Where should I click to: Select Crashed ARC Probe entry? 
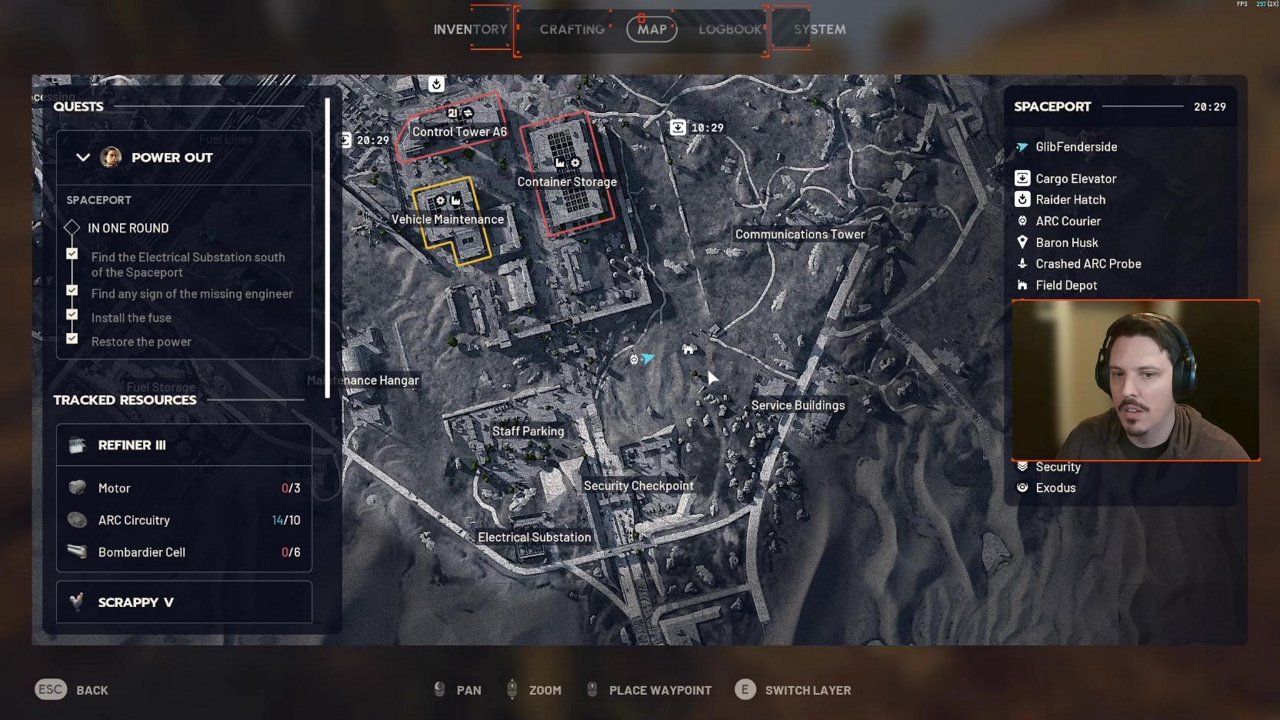[x=1087, y=264]
